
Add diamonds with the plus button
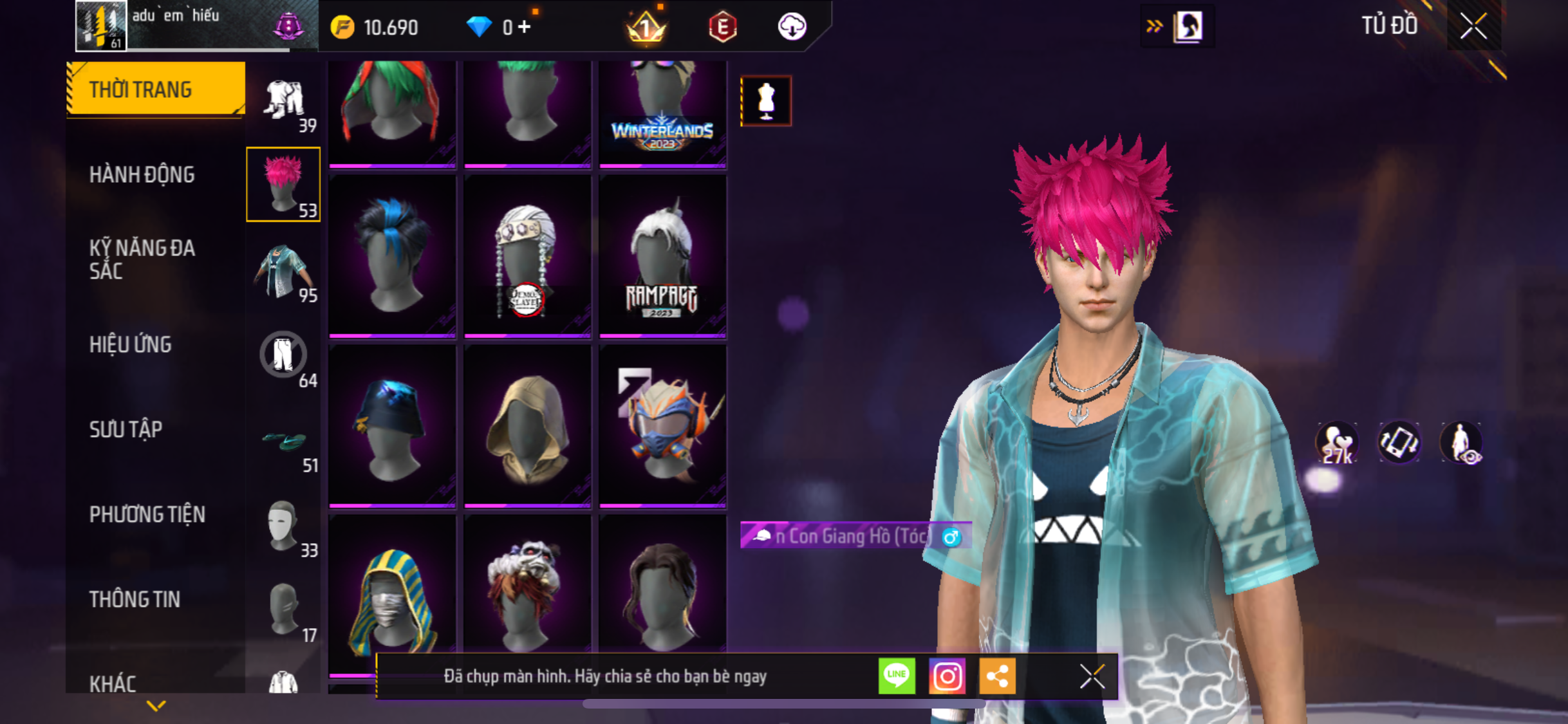[525, 27]
